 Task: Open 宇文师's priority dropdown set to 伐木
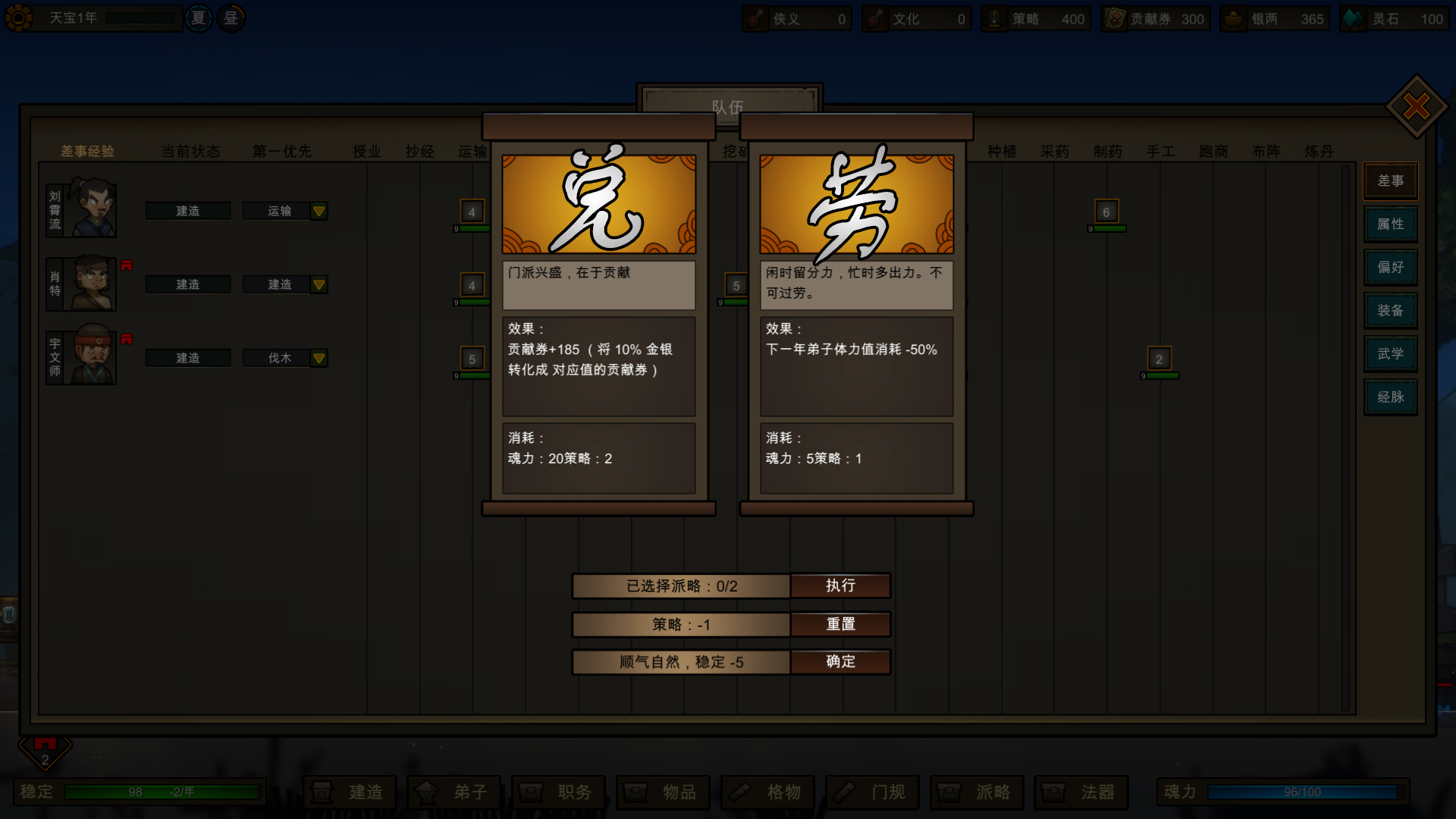pos(285,357)
